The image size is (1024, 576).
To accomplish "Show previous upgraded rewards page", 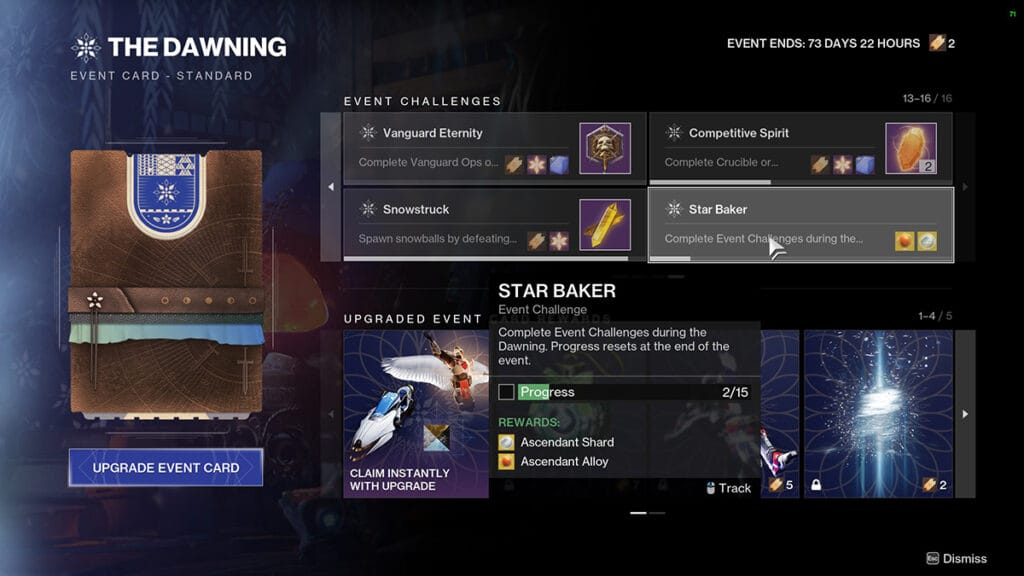I will pos(331,414).
